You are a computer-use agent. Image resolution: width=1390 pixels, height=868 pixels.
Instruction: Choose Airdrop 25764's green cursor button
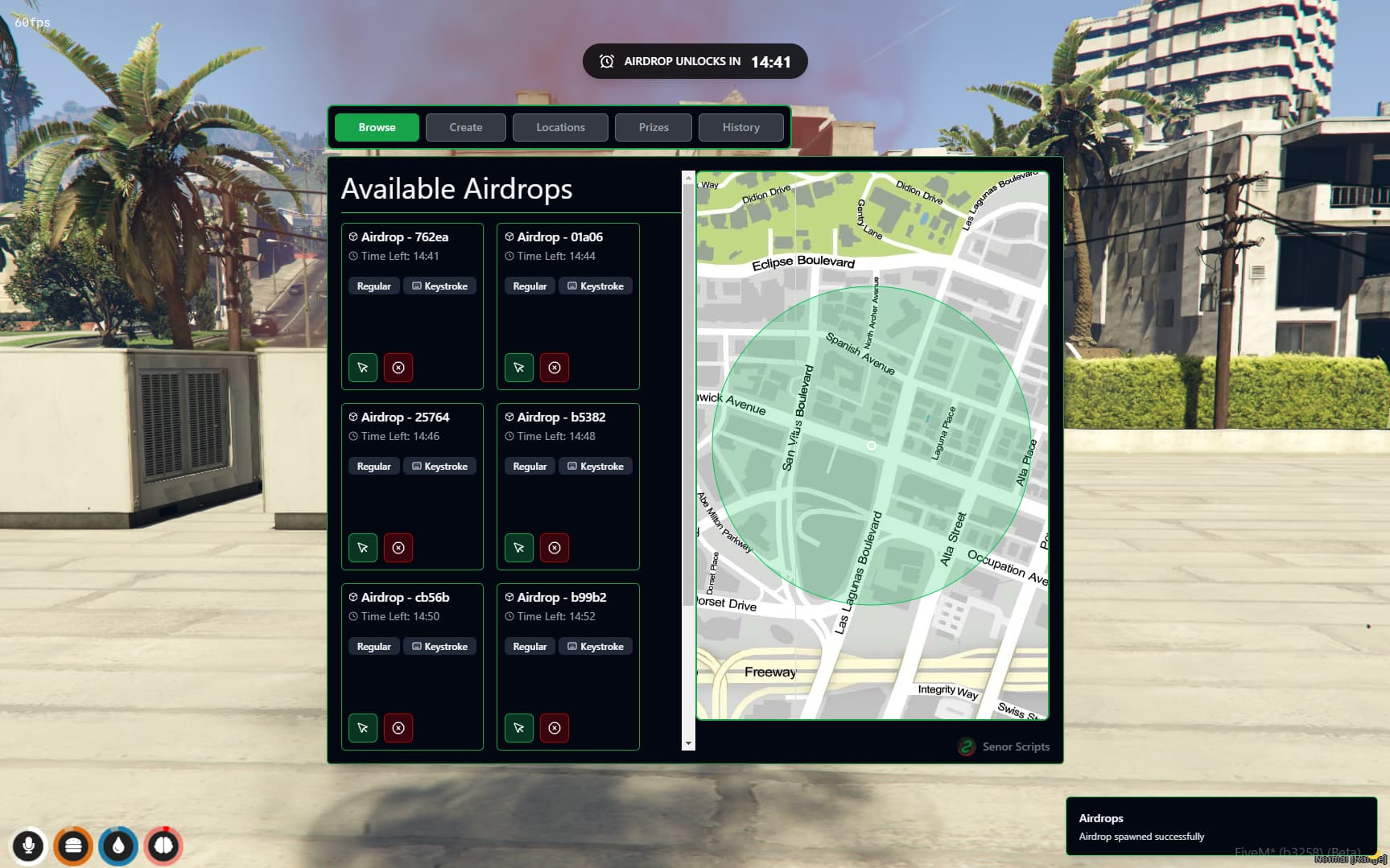click(363, 548)
